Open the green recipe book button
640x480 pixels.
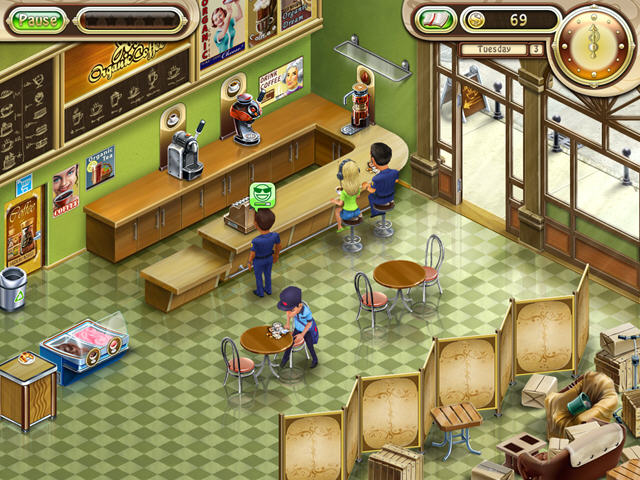pos(436,20)
